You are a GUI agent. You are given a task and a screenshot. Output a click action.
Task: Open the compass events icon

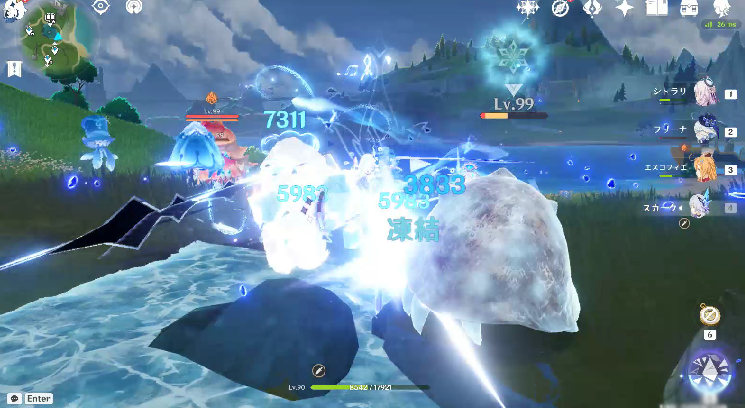pos(560,8)
